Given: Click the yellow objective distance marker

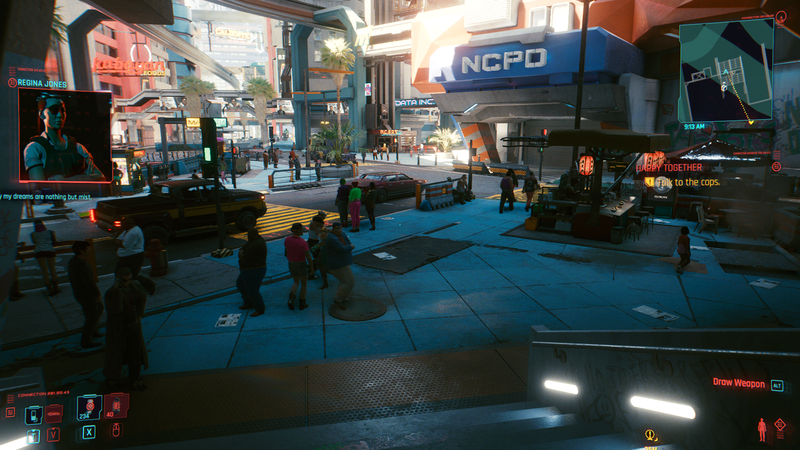Looking at the screenshot, I should [x=651, y=435].
